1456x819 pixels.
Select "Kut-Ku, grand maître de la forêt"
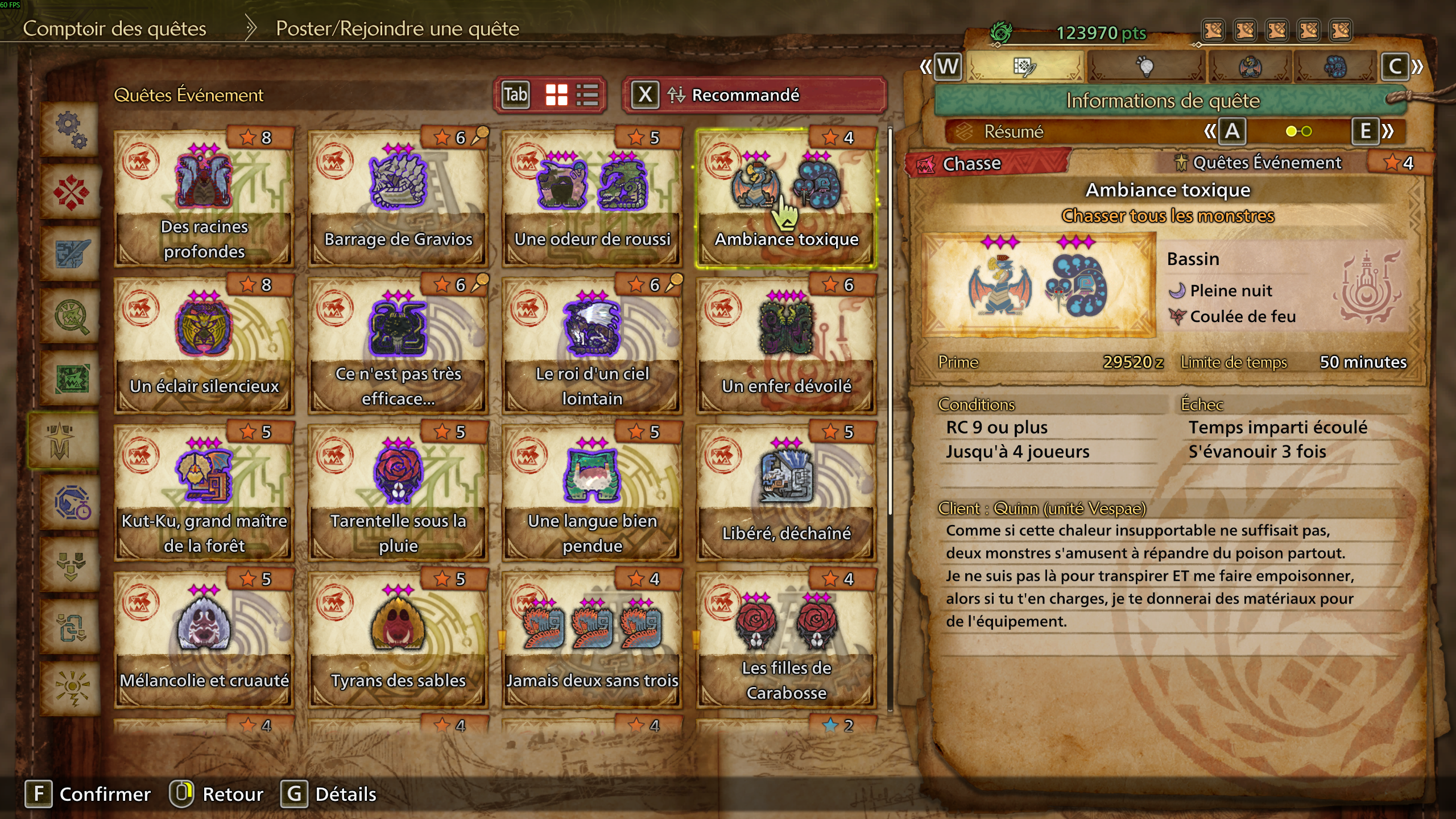(x=204, y=493)
